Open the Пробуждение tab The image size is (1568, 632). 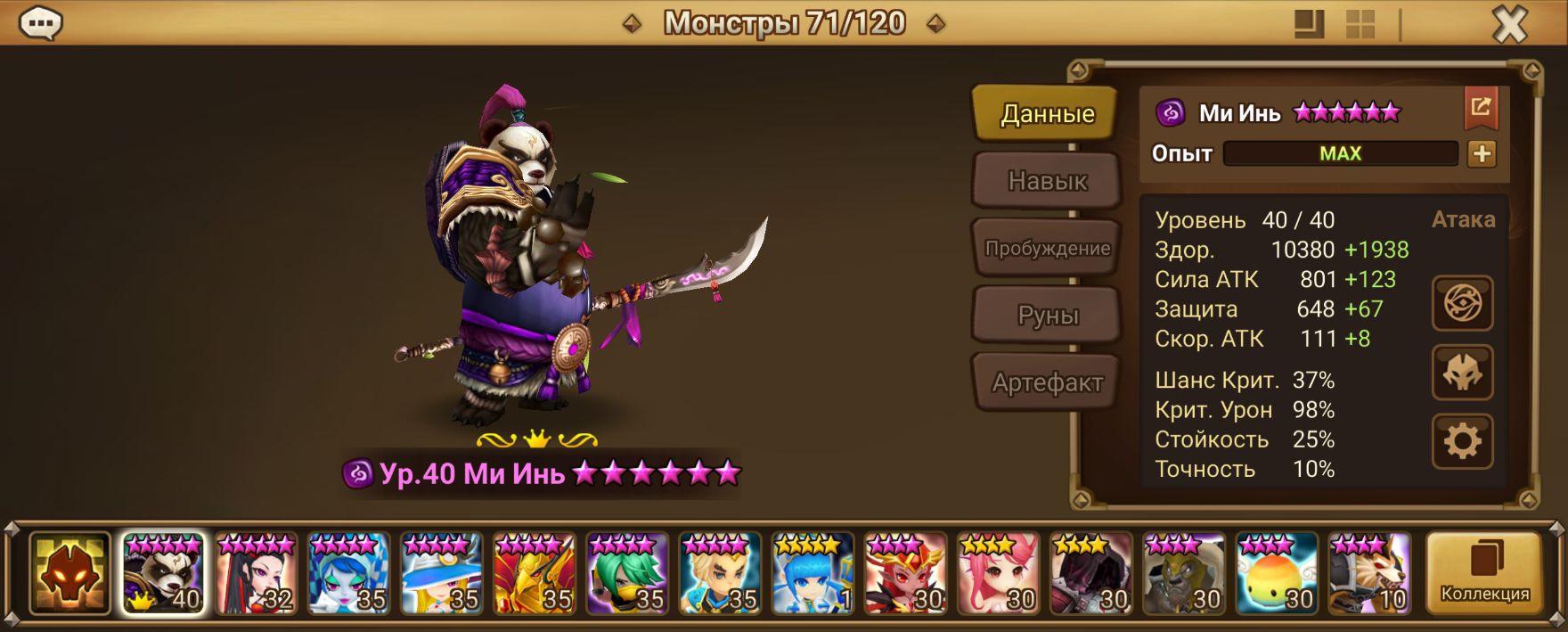point(1047,248)
